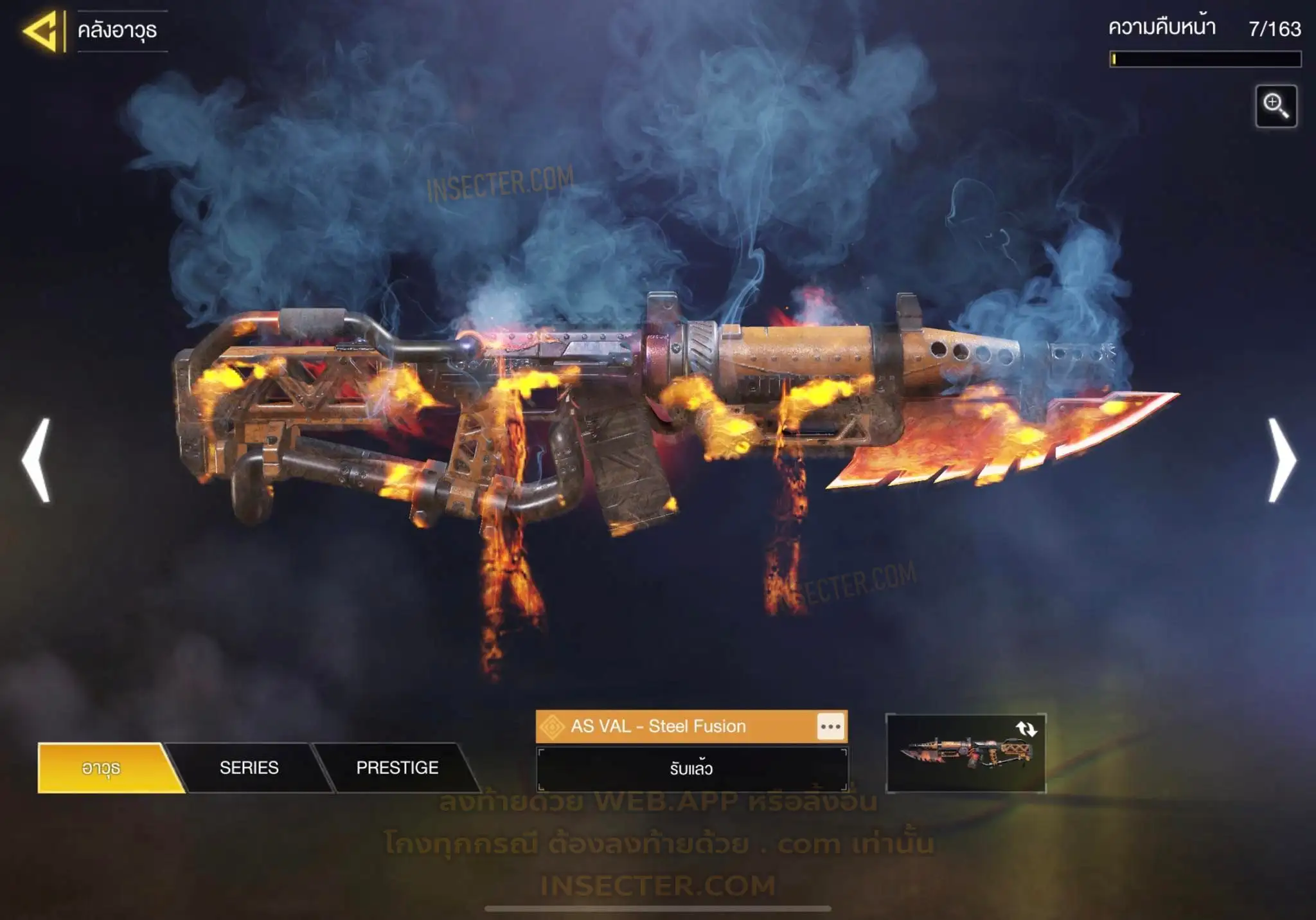Viewport: 1316px width, 920px height.
Task: Switch to the อาวุธ tab
Action: [x=102, y=768]
